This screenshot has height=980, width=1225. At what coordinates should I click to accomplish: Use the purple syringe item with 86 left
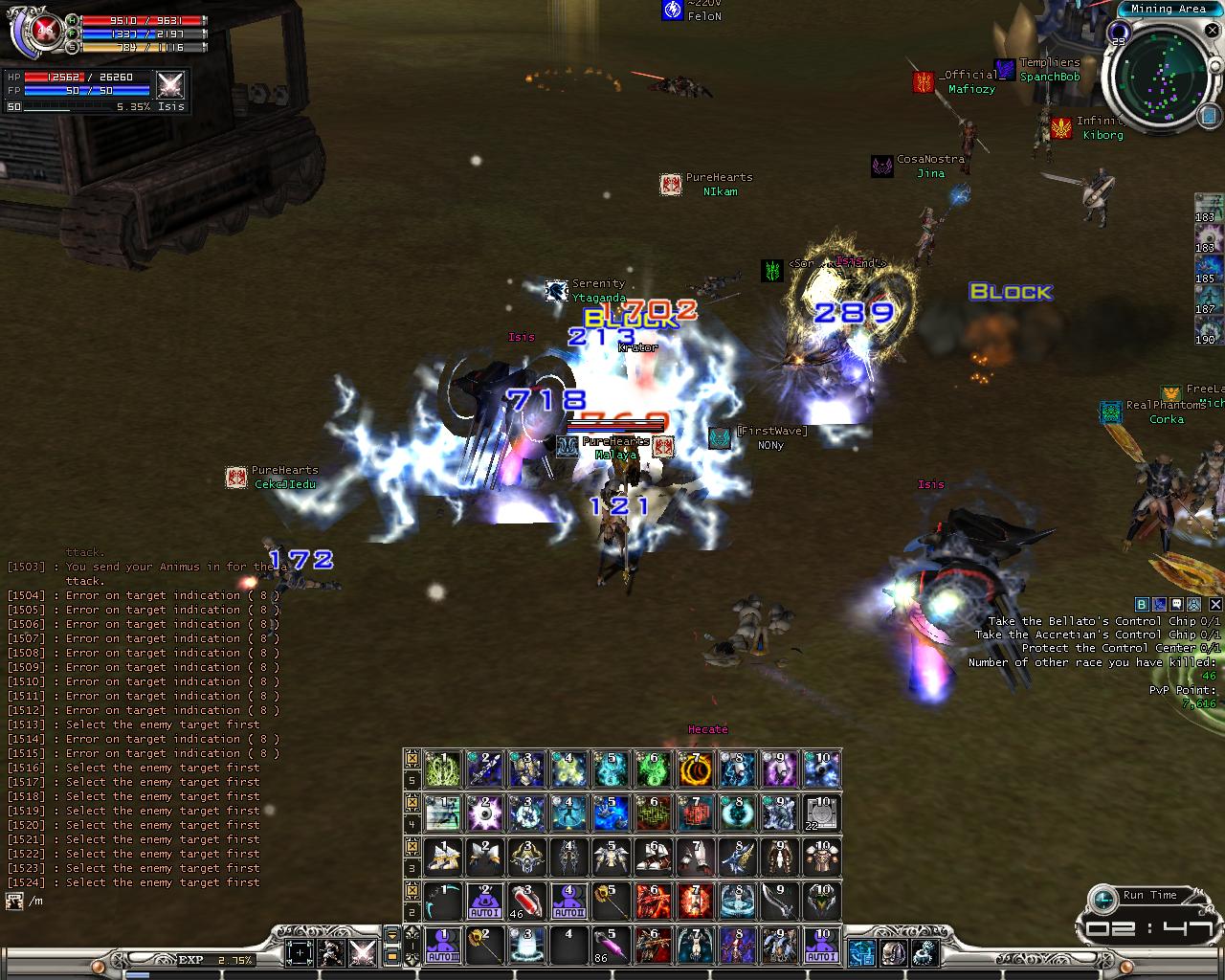[611, 945]
